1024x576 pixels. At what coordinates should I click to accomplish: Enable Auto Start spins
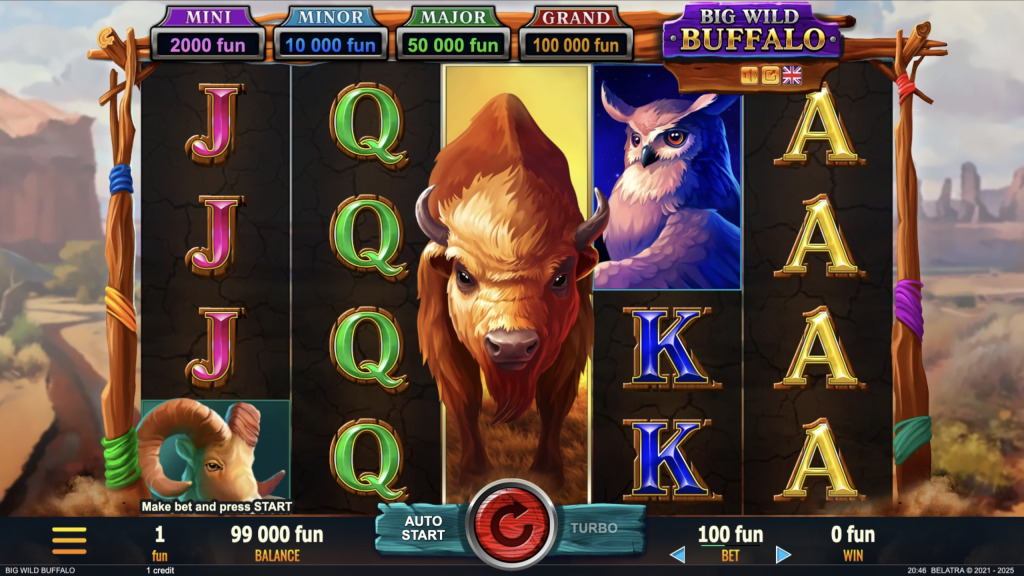pos(423,528)
